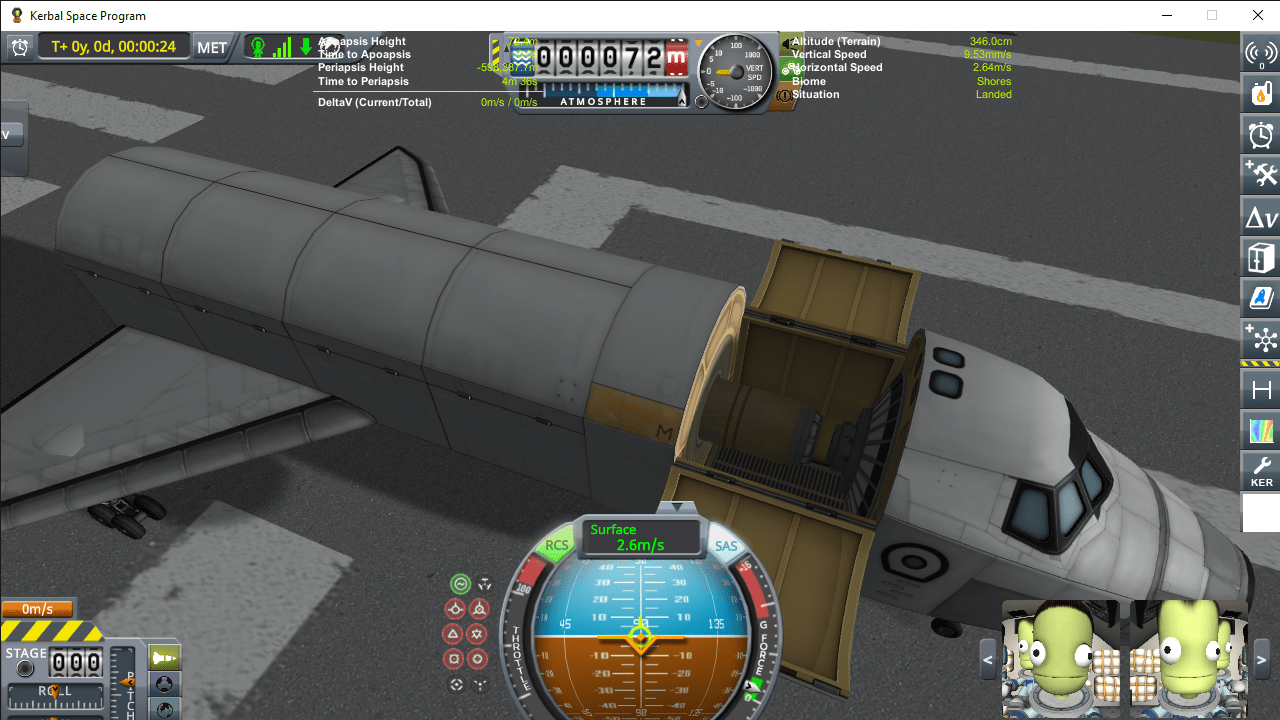Open the Kerbal Engineer panel via KER wrench icon
The width and height of the screenshot is (1280, 720).
coord(1260,470)
